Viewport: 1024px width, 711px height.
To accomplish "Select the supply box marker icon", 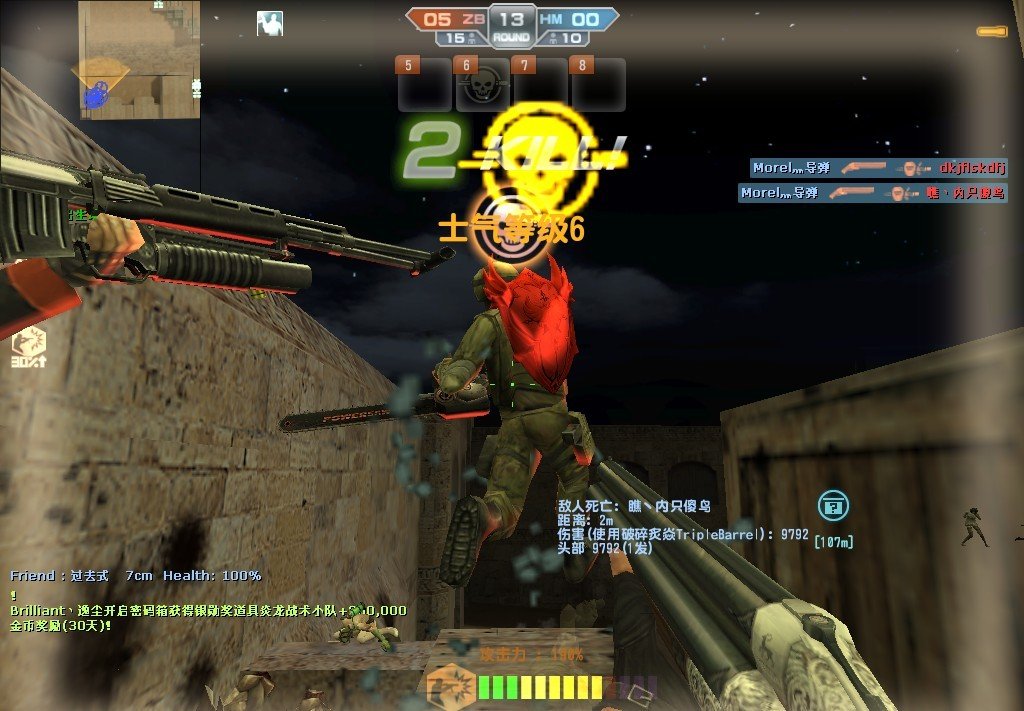I will tap(832, 506).
